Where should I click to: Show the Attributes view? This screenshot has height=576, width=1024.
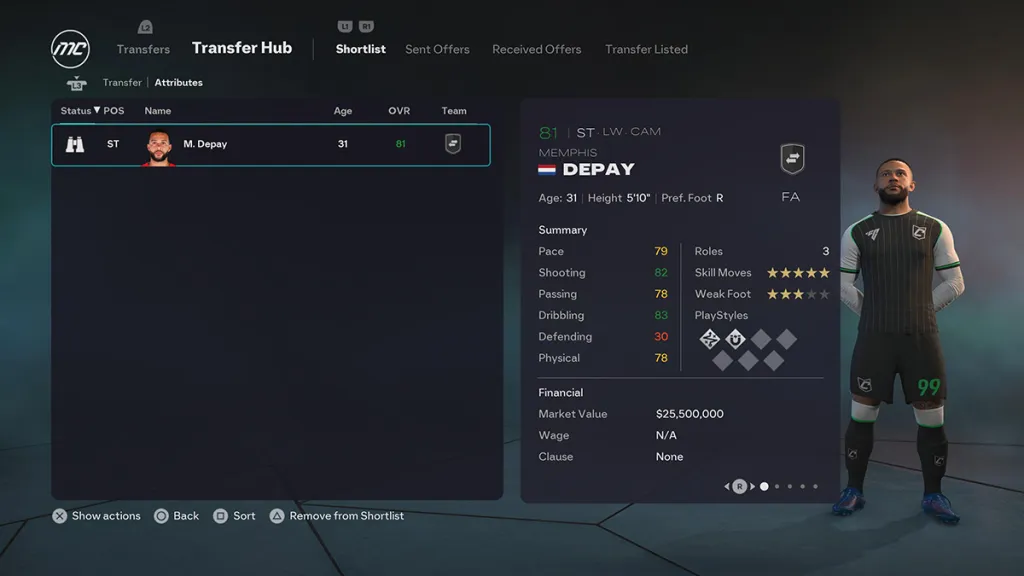[178, 82]
